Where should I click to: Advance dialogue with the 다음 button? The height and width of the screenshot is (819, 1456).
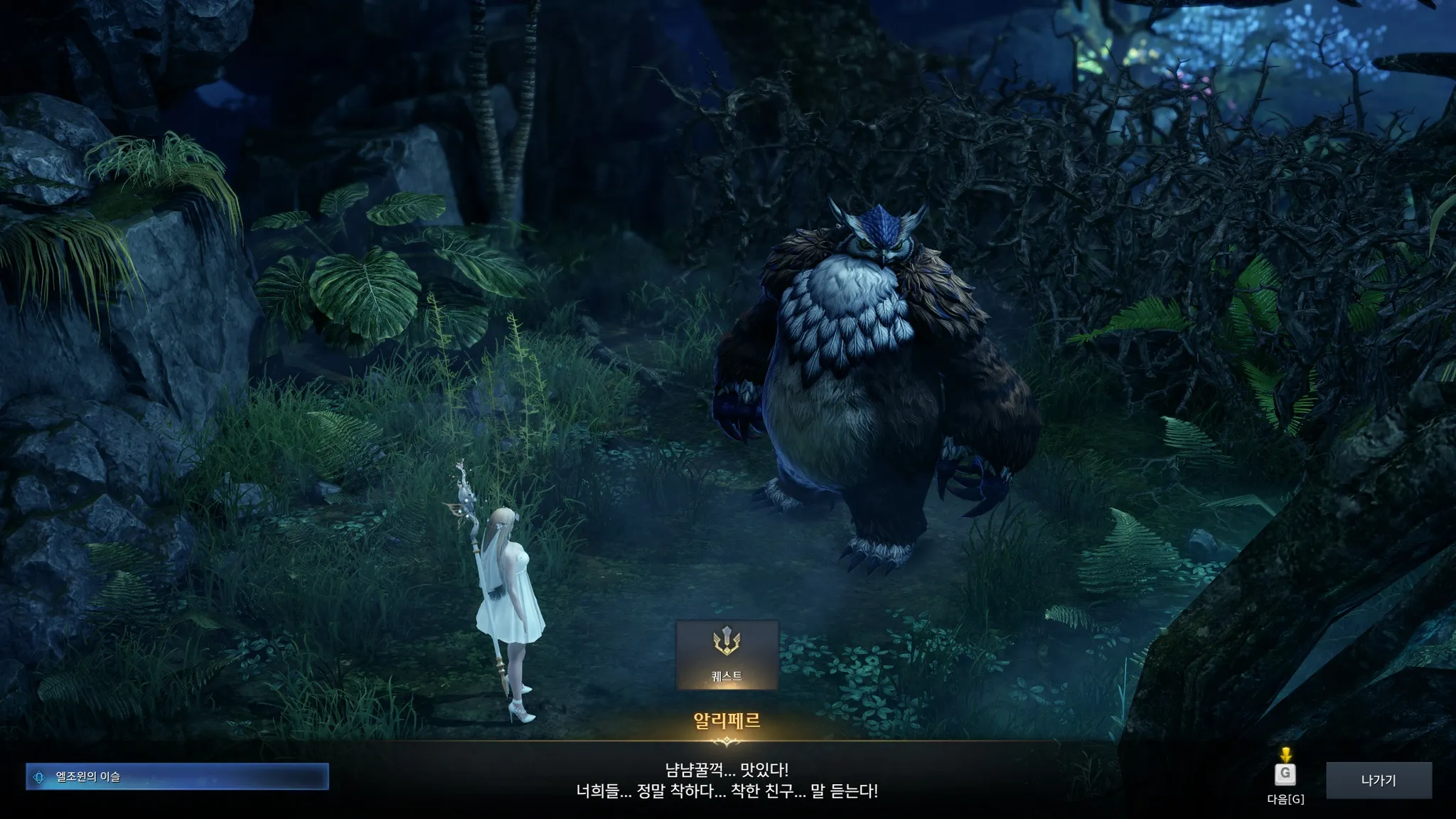[x=1285, y=775]
